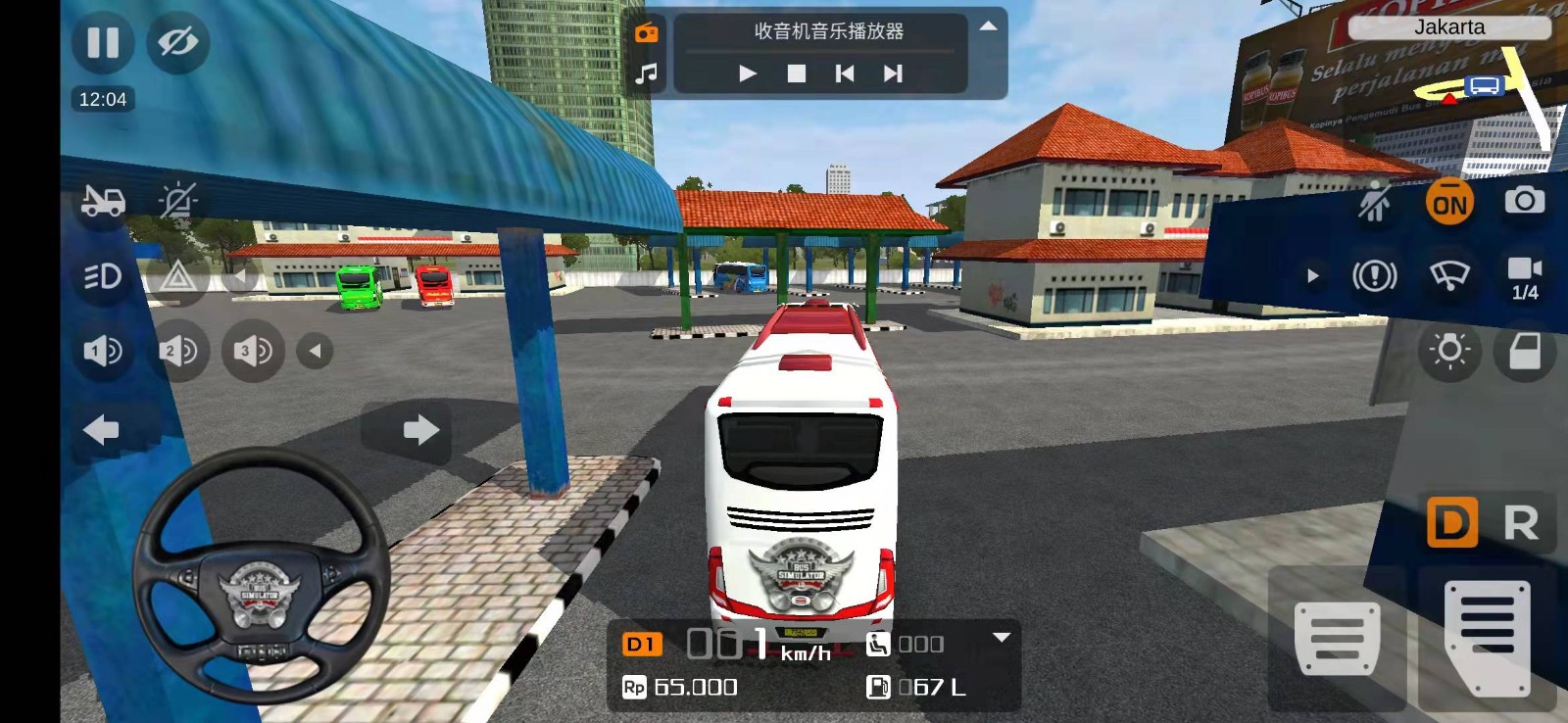Take a screenshot with the camera icon
This screenshot has height=723, width=1568.
click(1524, 201)
